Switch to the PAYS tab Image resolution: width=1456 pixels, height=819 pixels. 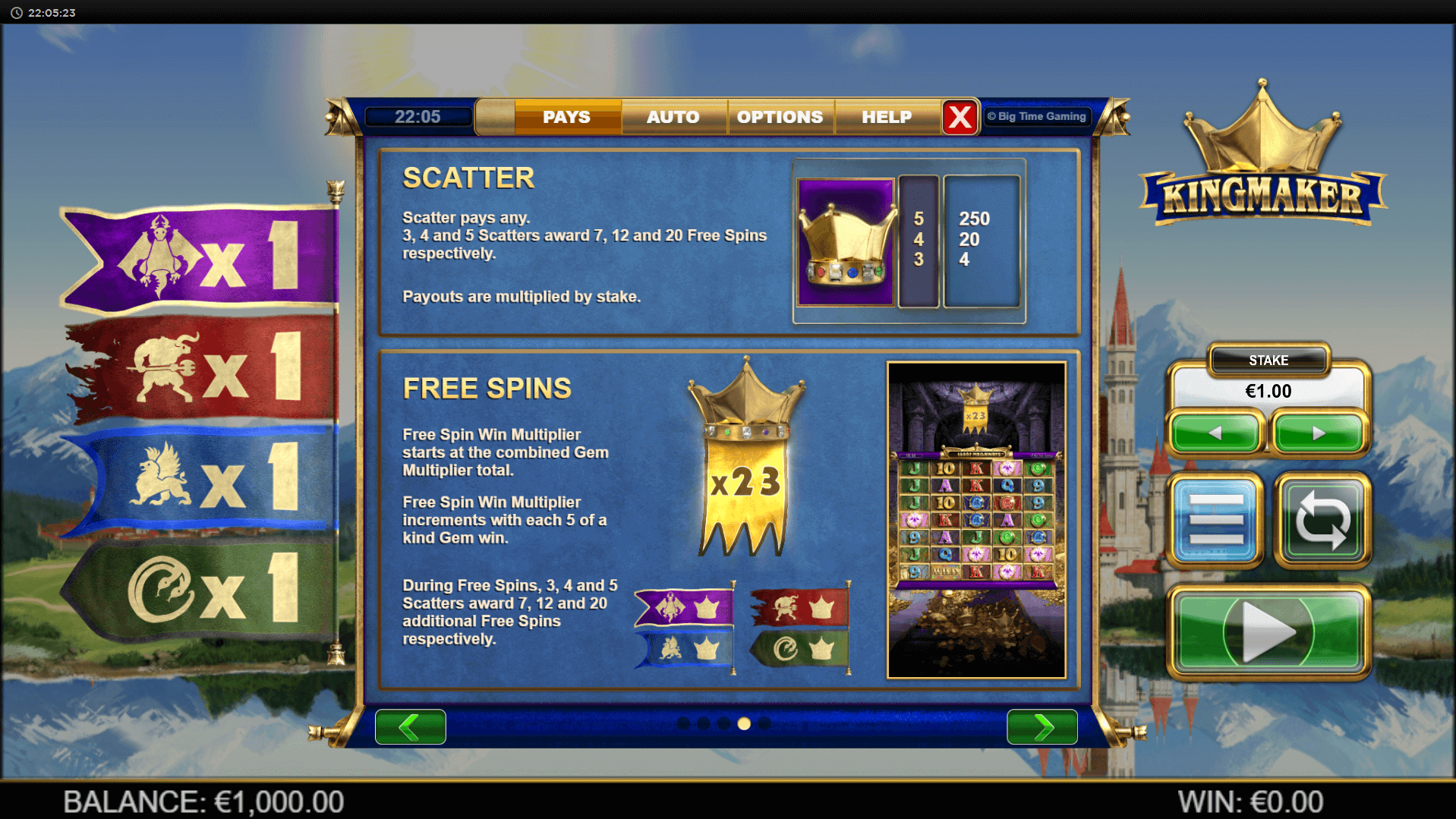click(566, 117)
